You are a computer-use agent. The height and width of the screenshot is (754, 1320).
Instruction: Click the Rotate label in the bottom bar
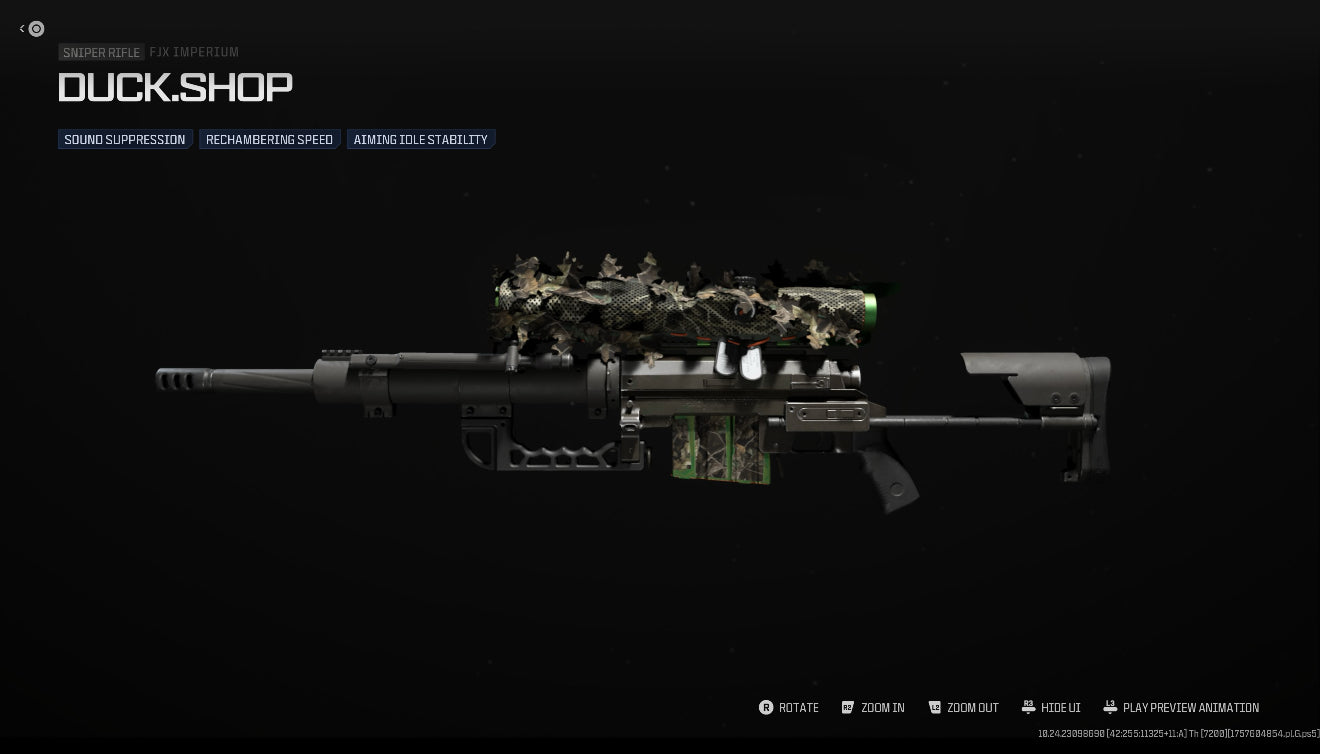point(798,708)
